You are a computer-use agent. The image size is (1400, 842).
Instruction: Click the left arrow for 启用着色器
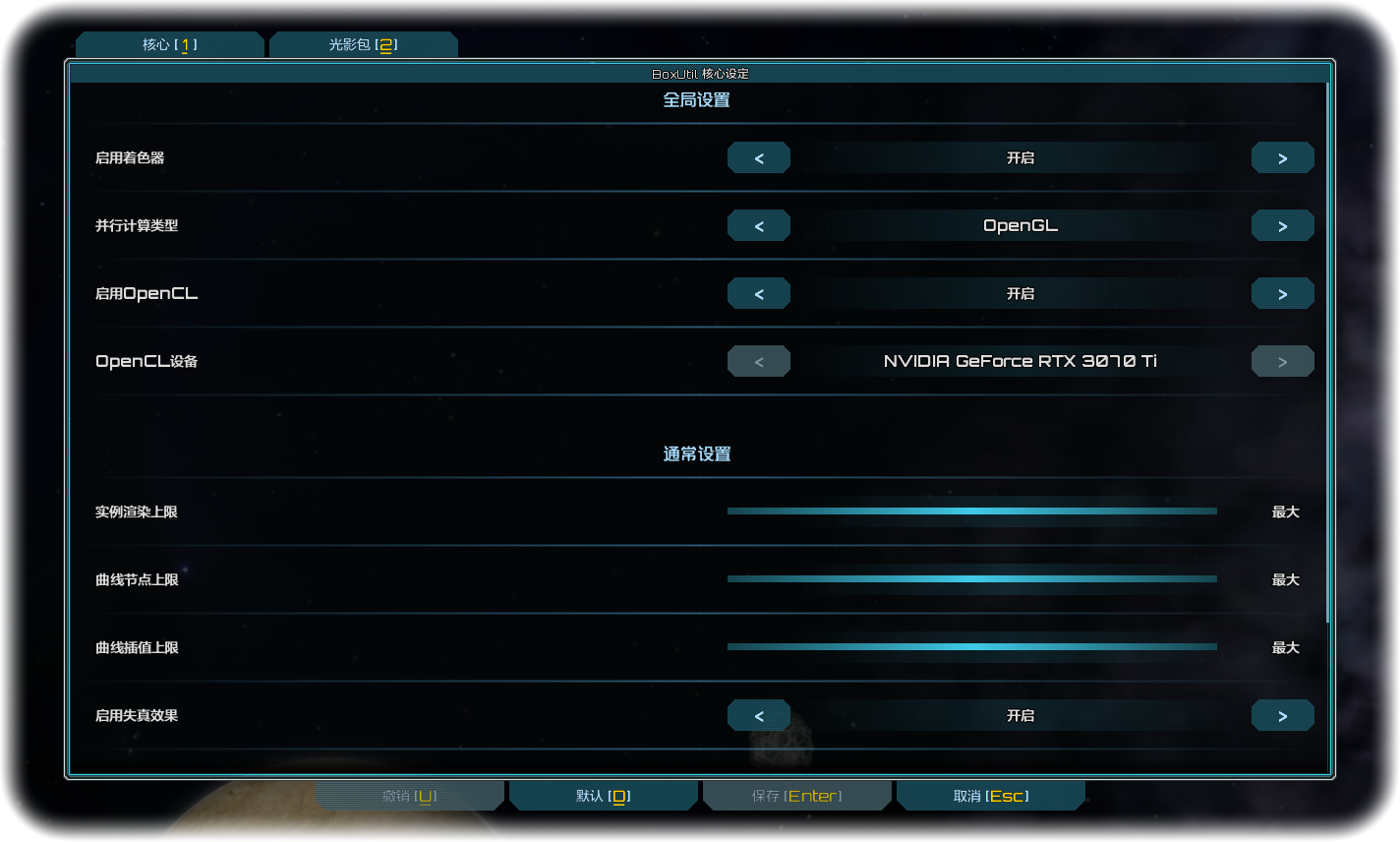click(758, 157)
